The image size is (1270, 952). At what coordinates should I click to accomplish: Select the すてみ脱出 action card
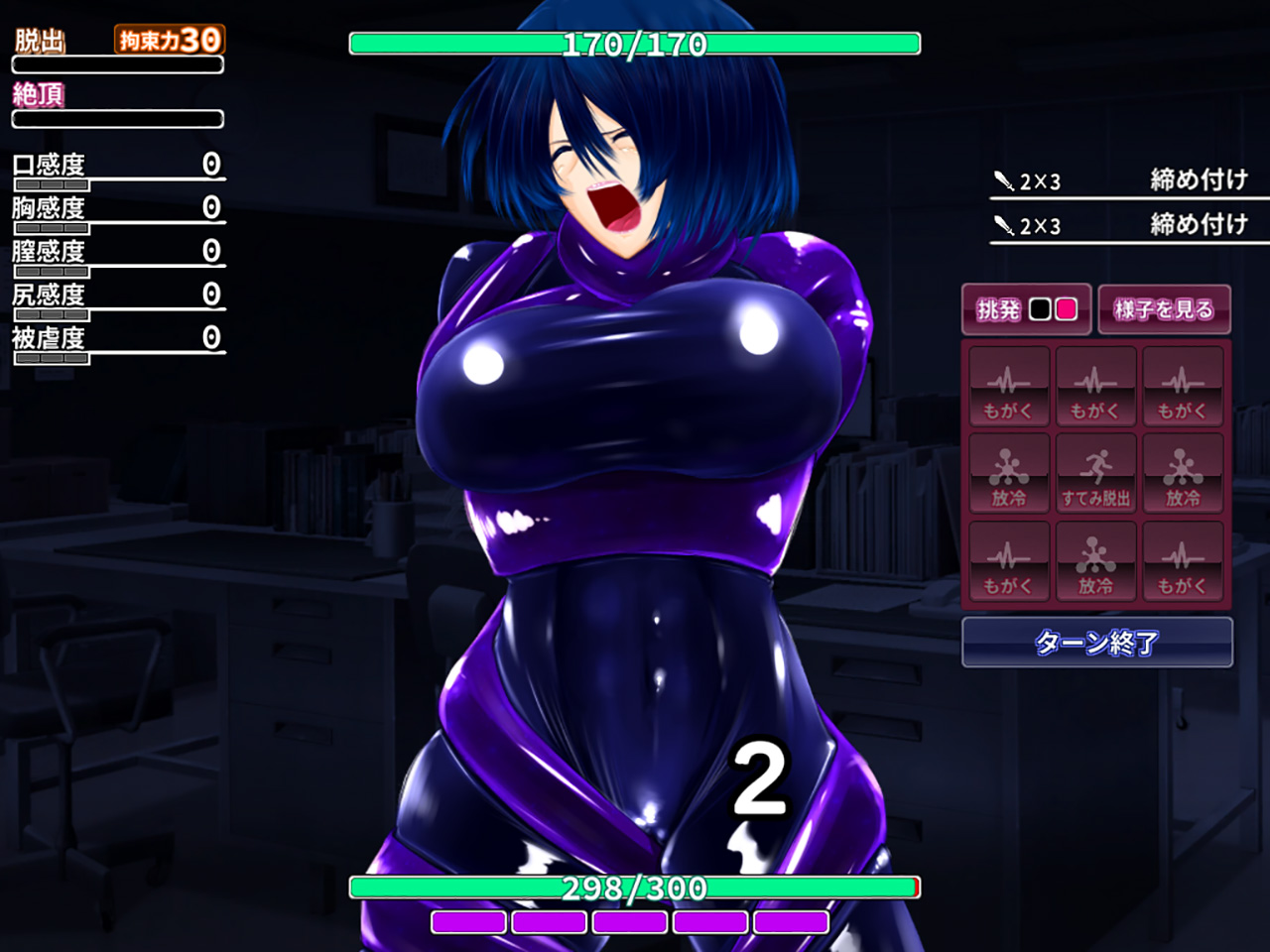1095,474
